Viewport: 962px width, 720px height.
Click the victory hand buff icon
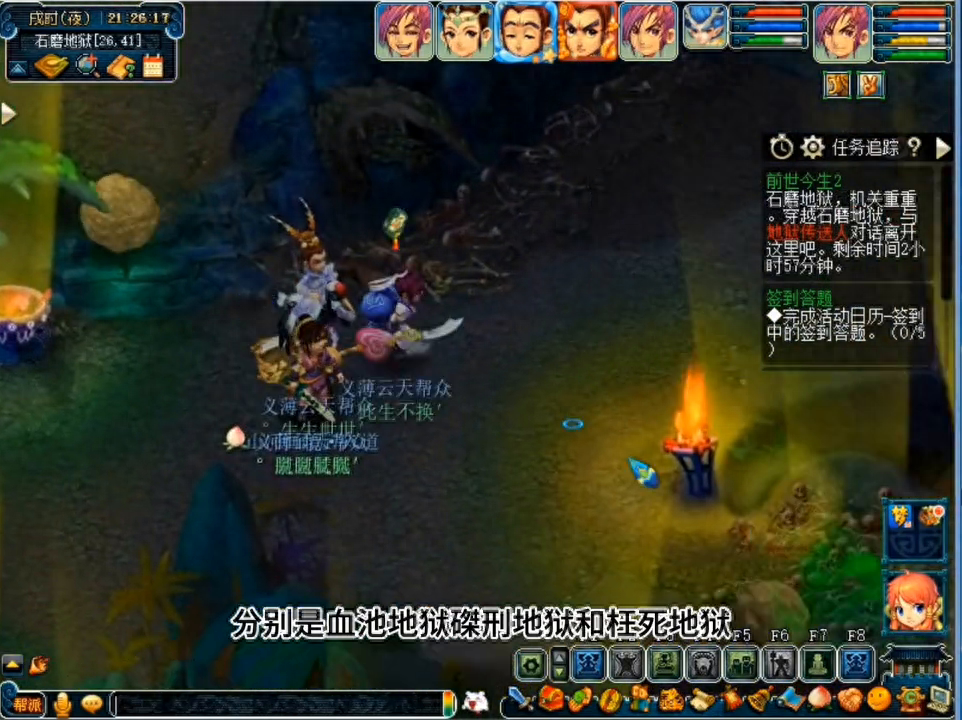870,86
